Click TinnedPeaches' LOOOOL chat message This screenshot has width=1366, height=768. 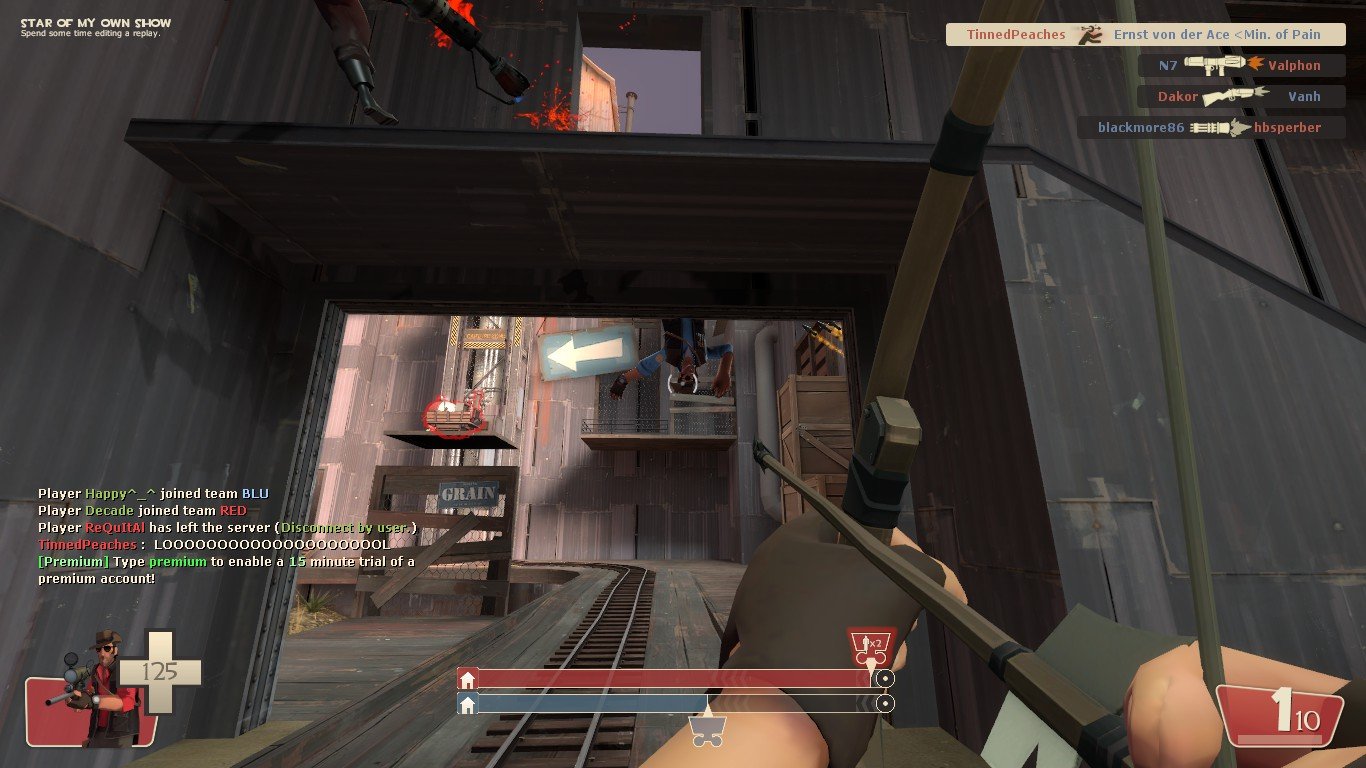click(x=213, y=544)
